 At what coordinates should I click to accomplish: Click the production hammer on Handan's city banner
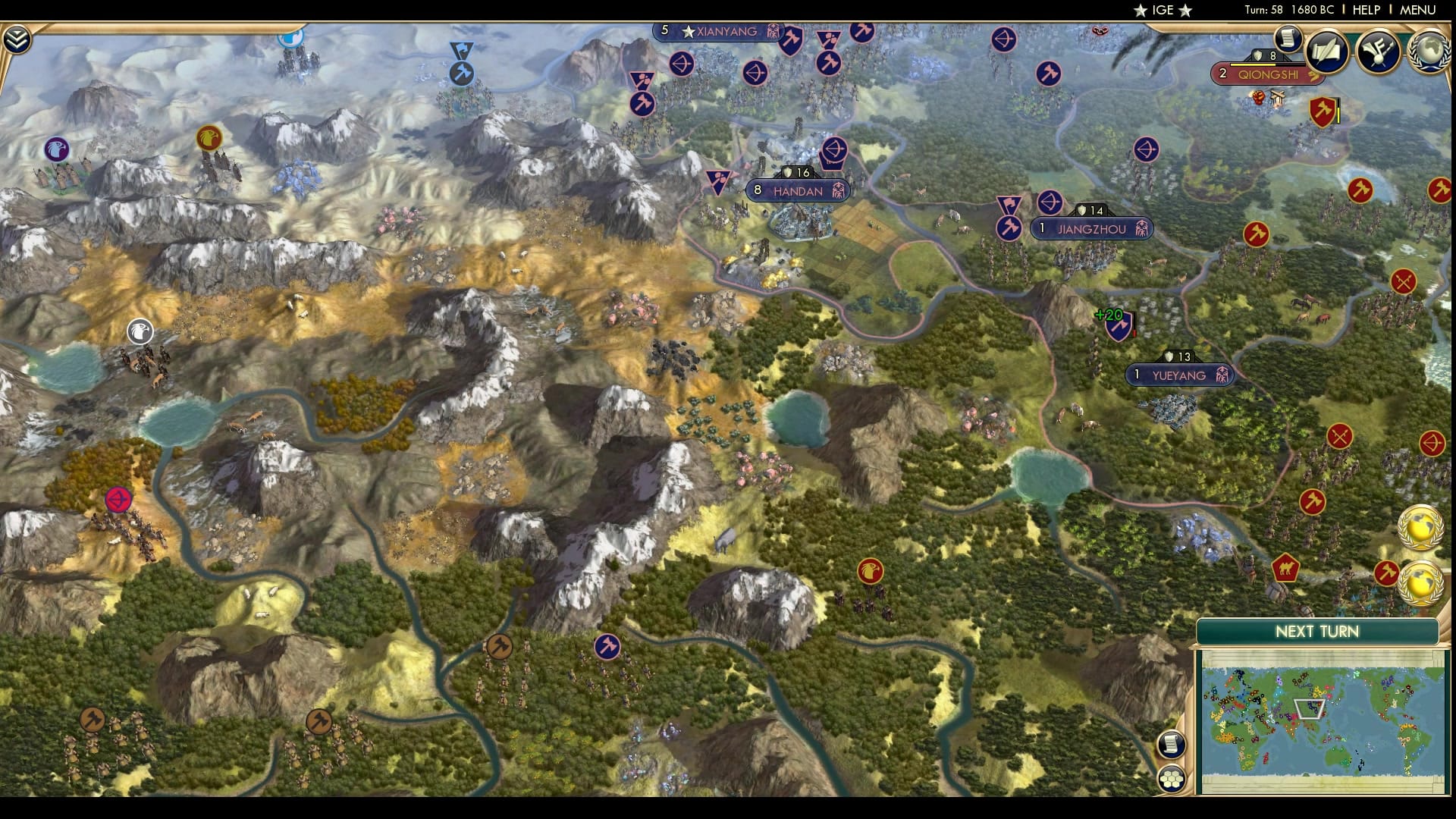pyautogui.click(x=839, y=191)
